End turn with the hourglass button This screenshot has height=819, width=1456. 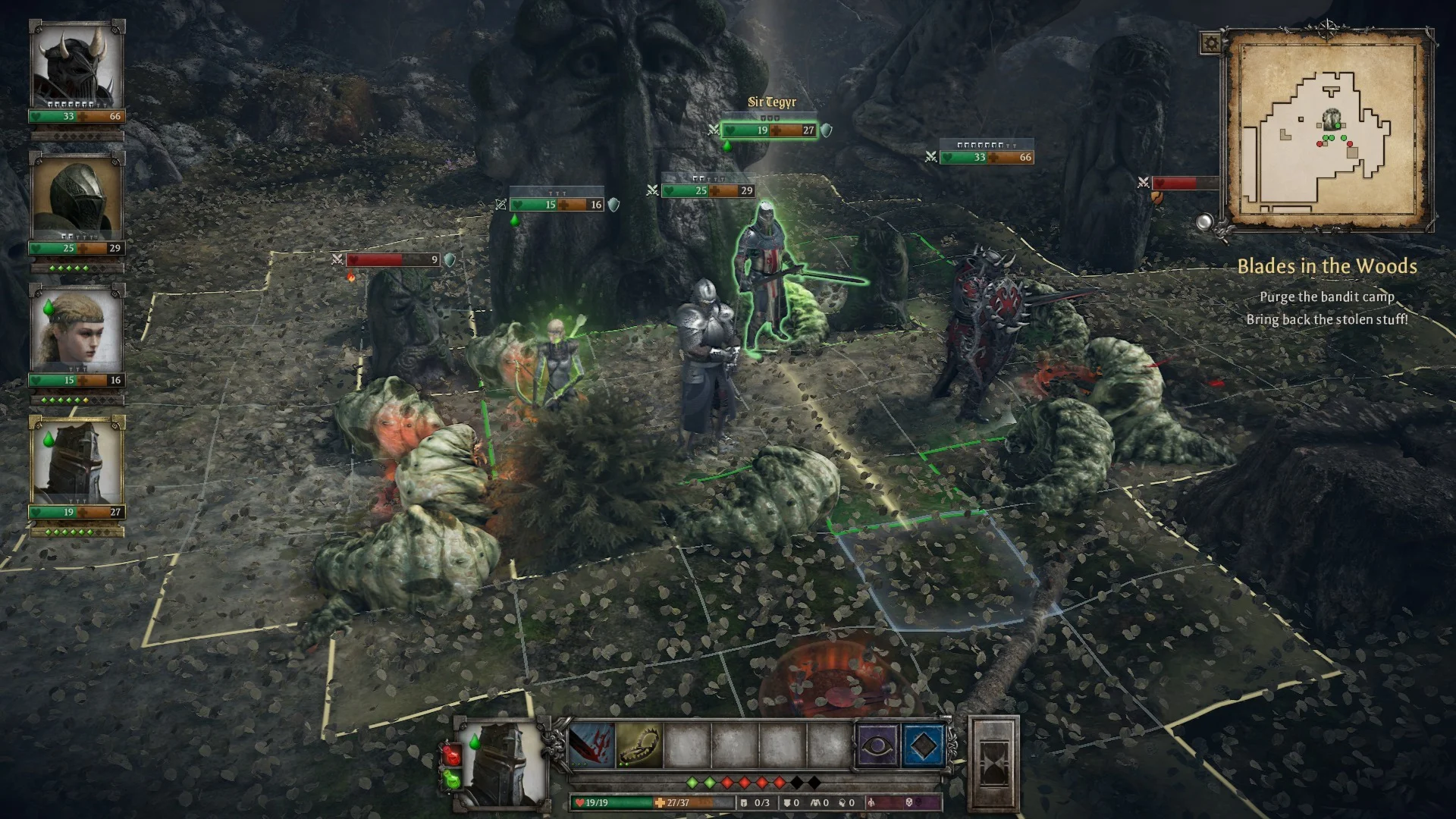(x=993, y=764)
